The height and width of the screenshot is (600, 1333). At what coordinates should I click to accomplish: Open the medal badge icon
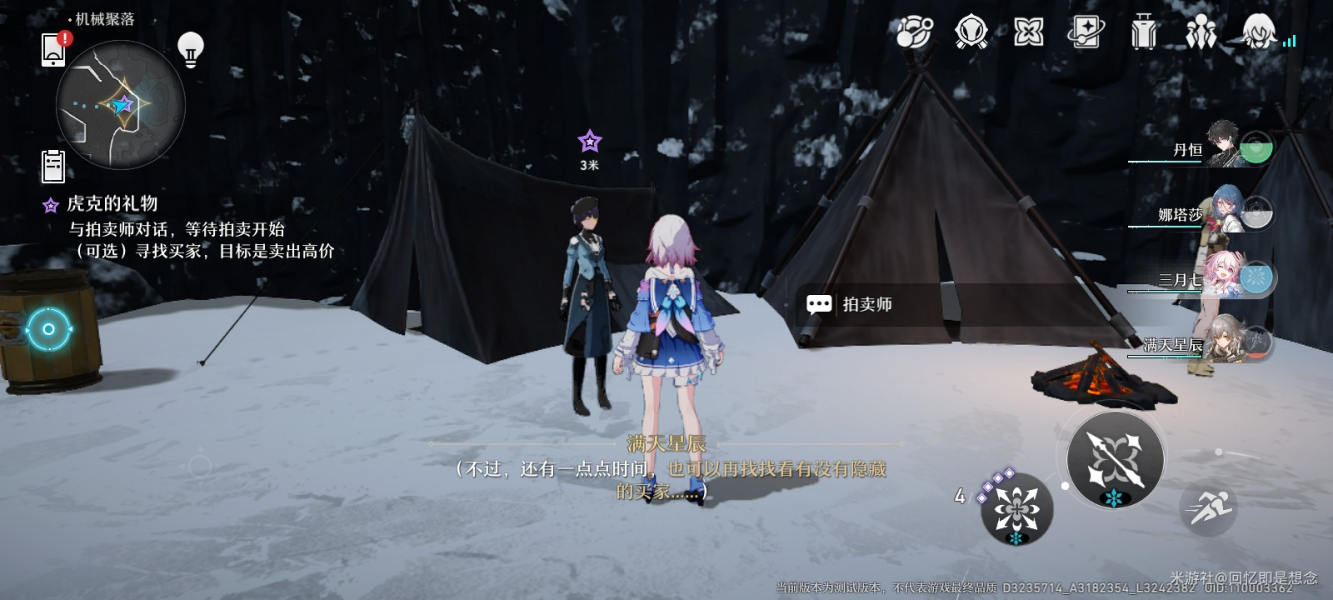(971, 32)
